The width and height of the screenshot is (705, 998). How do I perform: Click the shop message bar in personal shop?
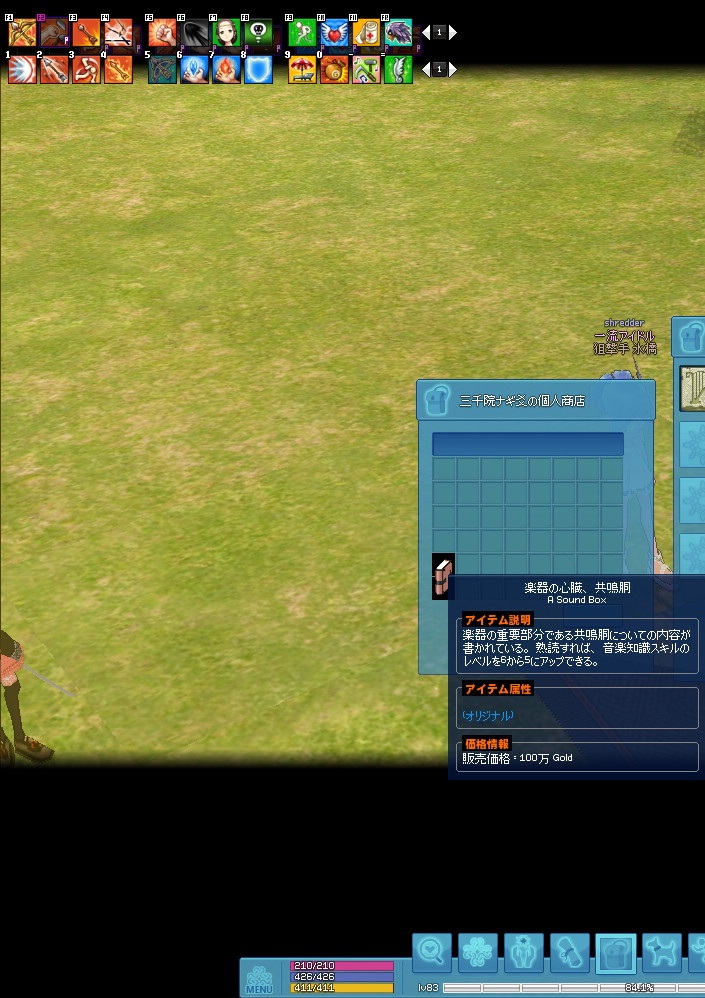[527, 444]
